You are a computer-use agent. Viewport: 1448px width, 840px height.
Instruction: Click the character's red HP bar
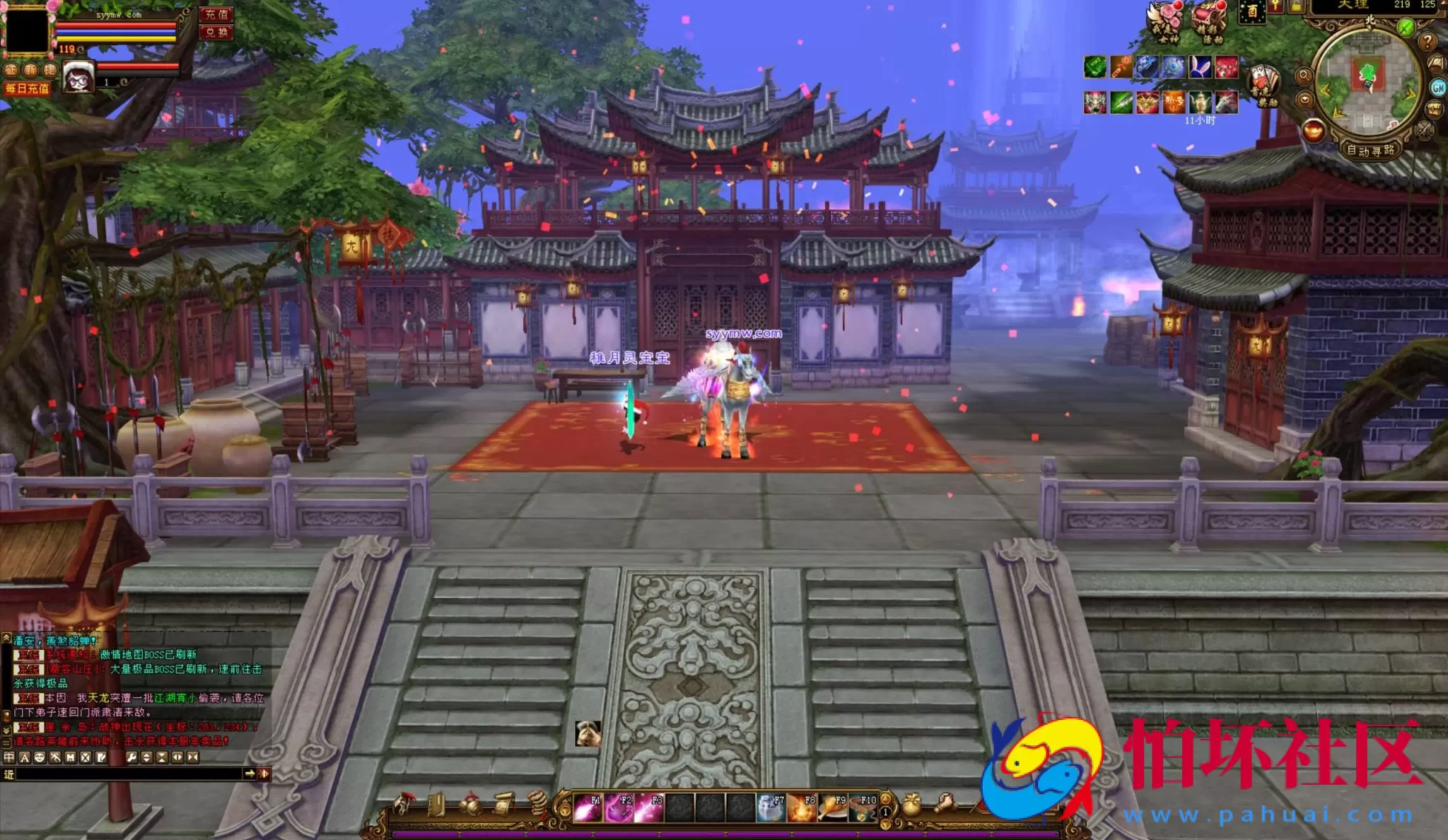116,25
